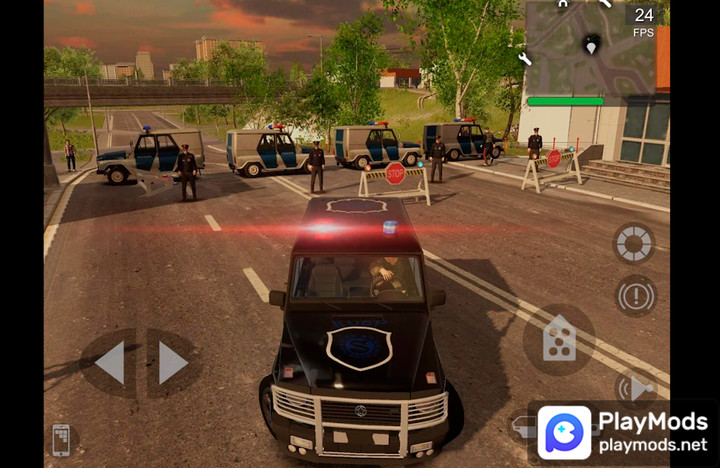Select the wrench marker on minimap's left edge

[x=525, y=59]
